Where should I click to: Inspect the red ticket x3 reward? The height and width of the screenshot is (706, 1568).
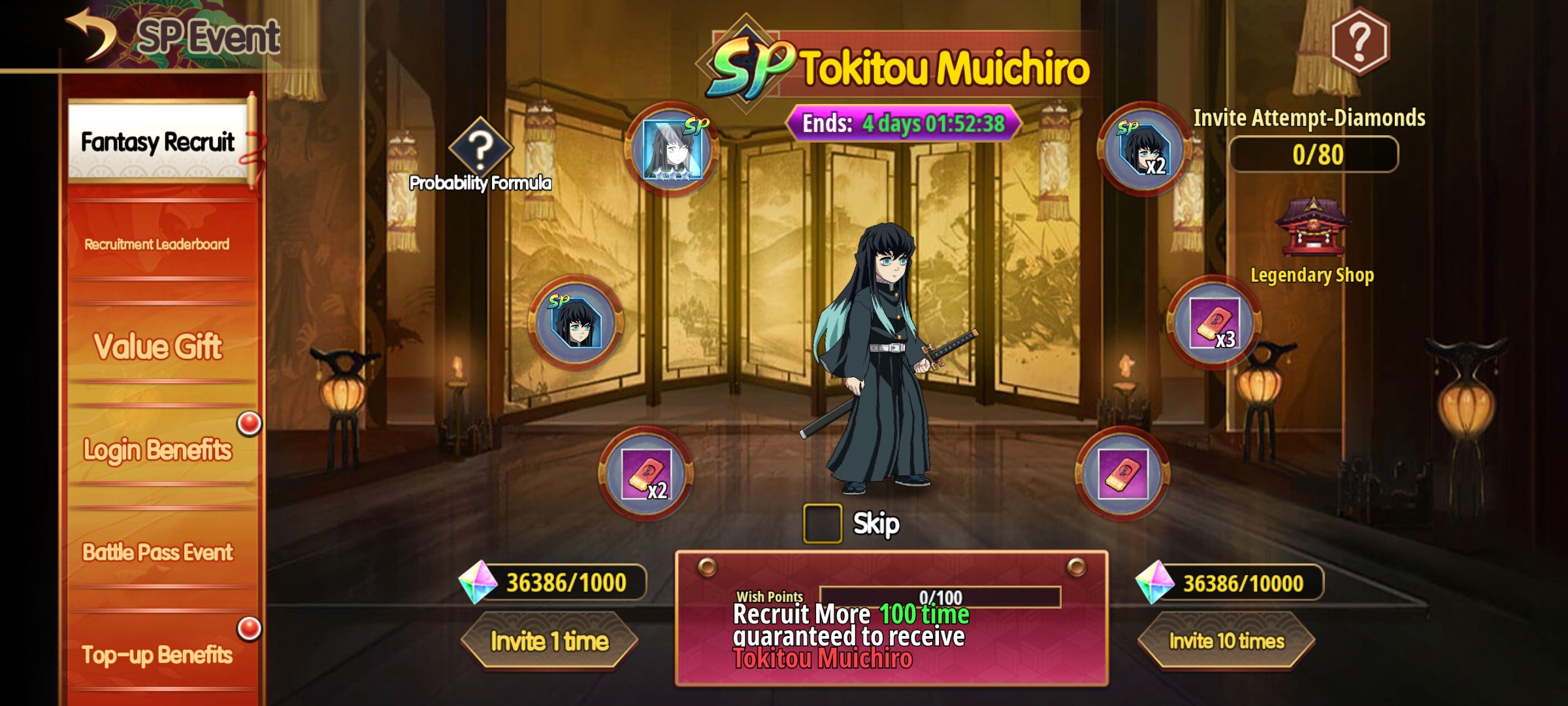pos(1214,322)
